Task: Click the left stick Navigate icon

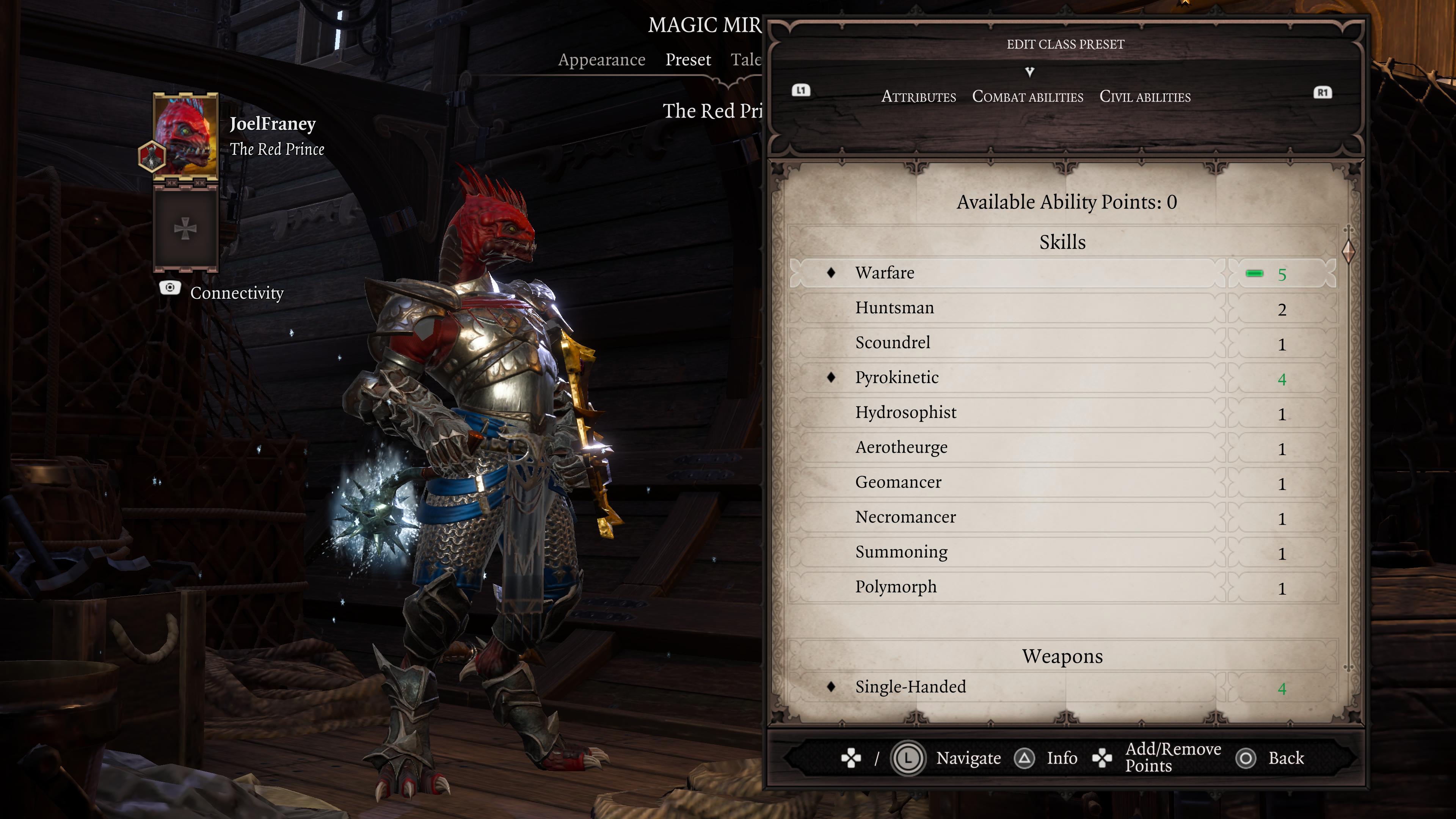Action: point(909,758)
